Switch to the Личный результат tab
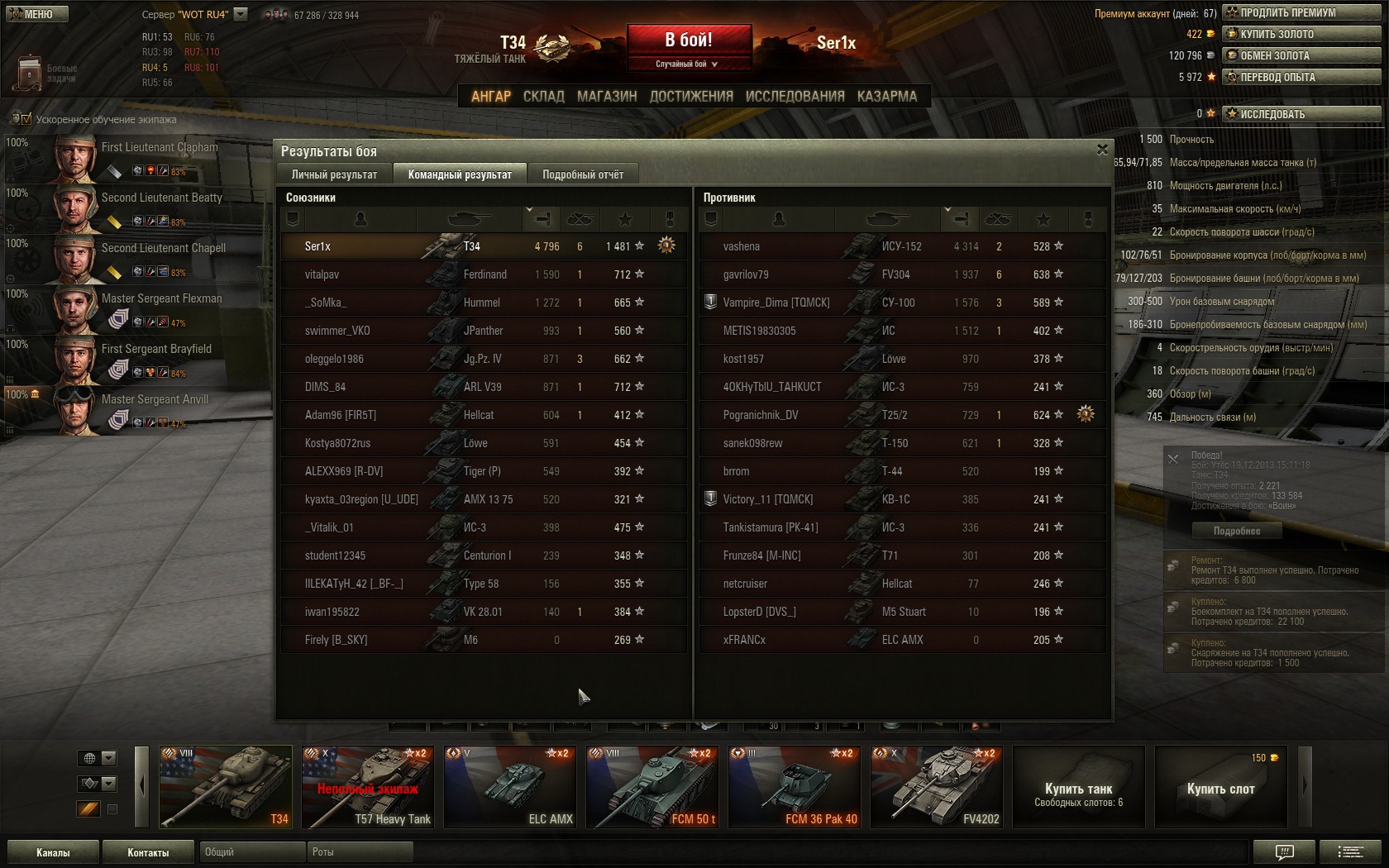Screen dimensions: 1389x868 tap(334, 174)
